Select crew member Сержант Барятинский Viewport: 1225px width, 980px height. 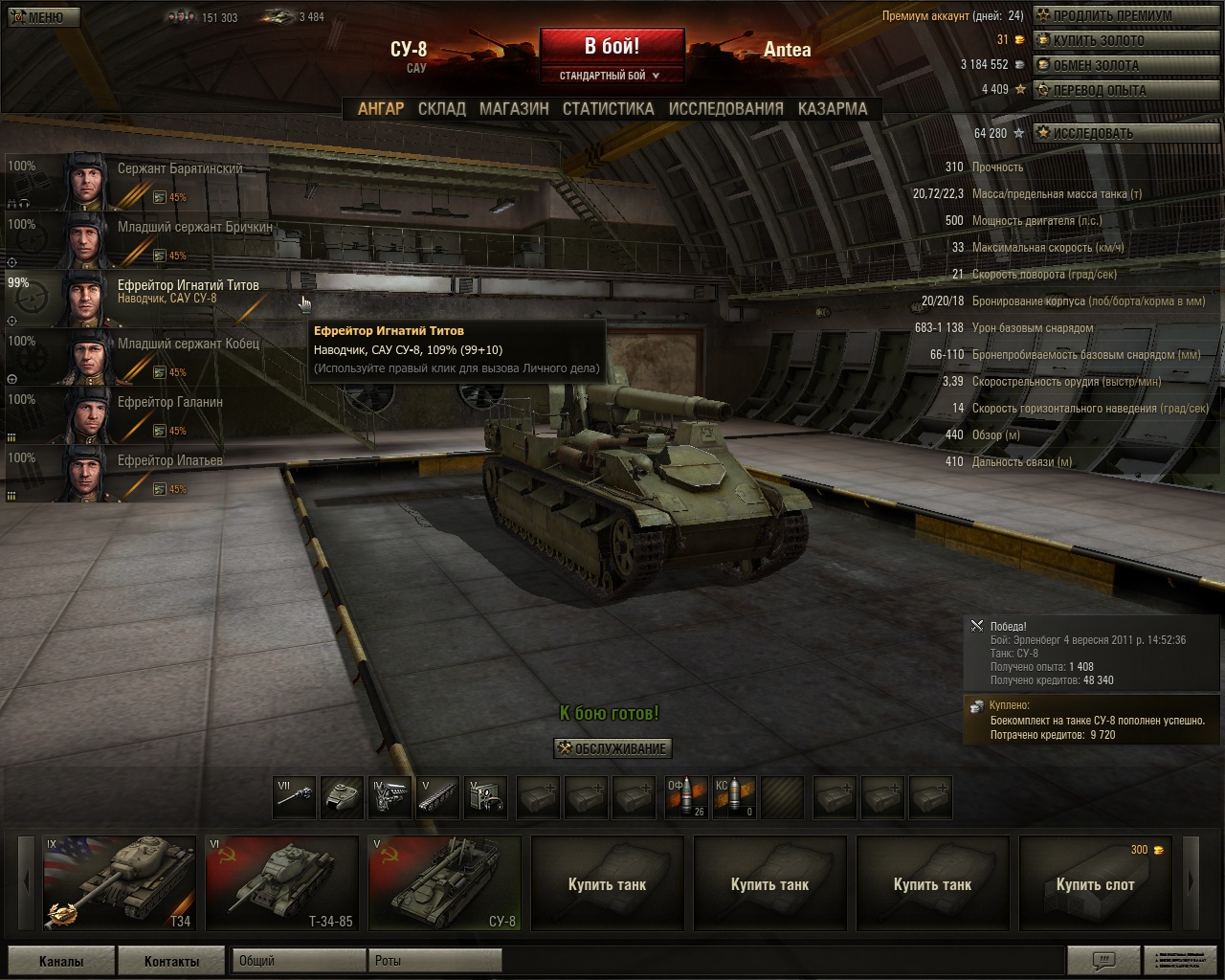pos(144,181)
